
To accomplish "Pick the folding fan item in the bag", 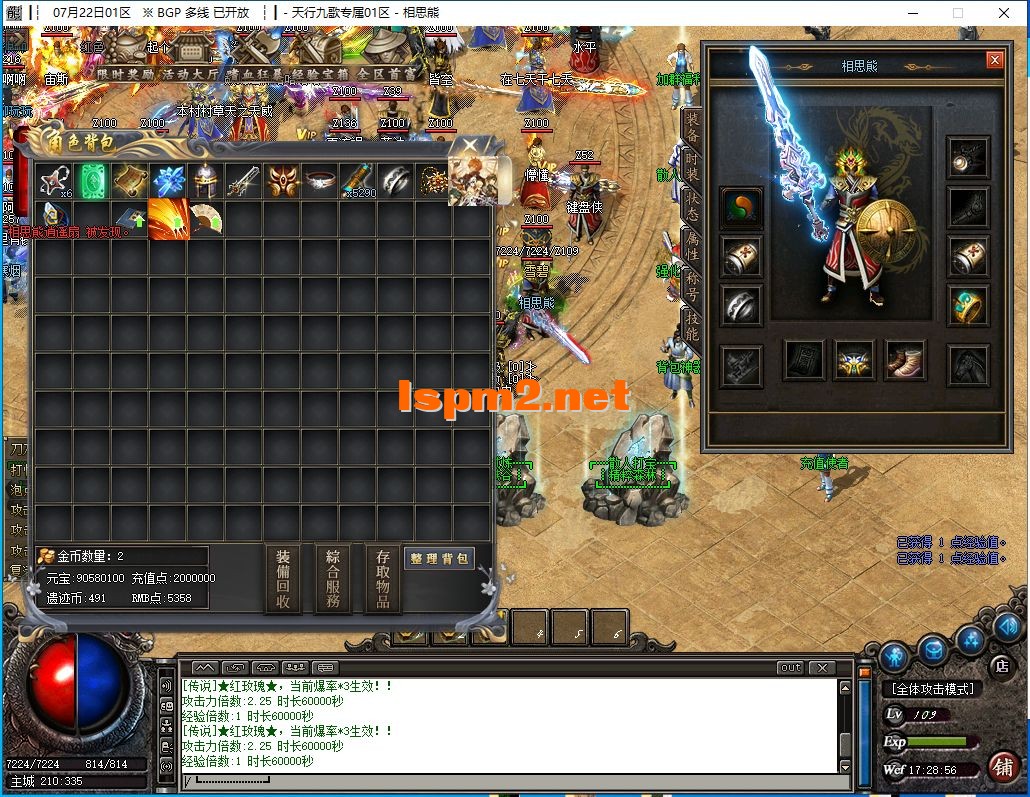I will click(x=206, y=219).
